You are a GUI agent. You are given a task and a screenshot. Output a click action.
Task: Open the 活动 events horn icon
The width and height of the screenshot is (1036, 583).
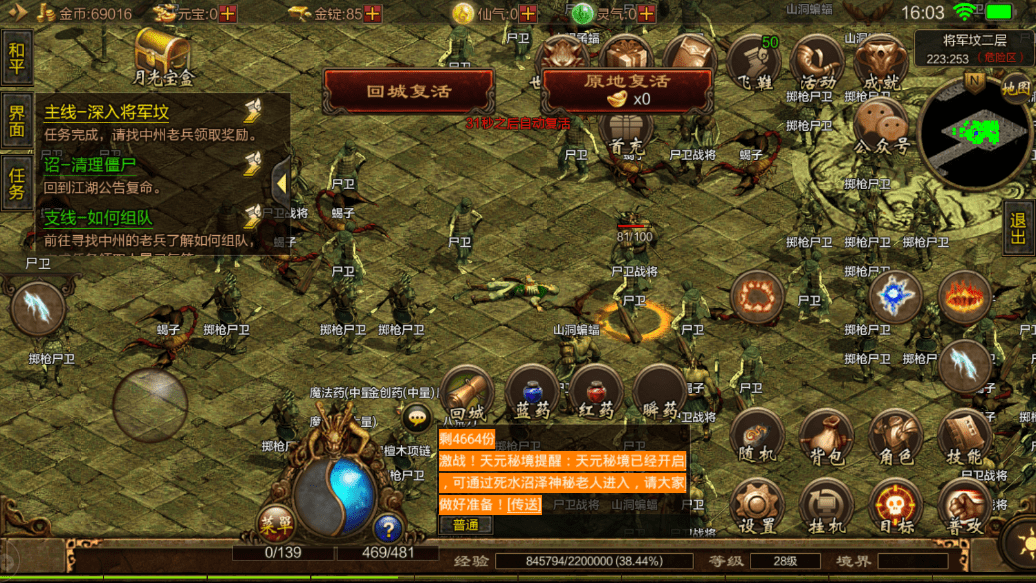[818, 62]
